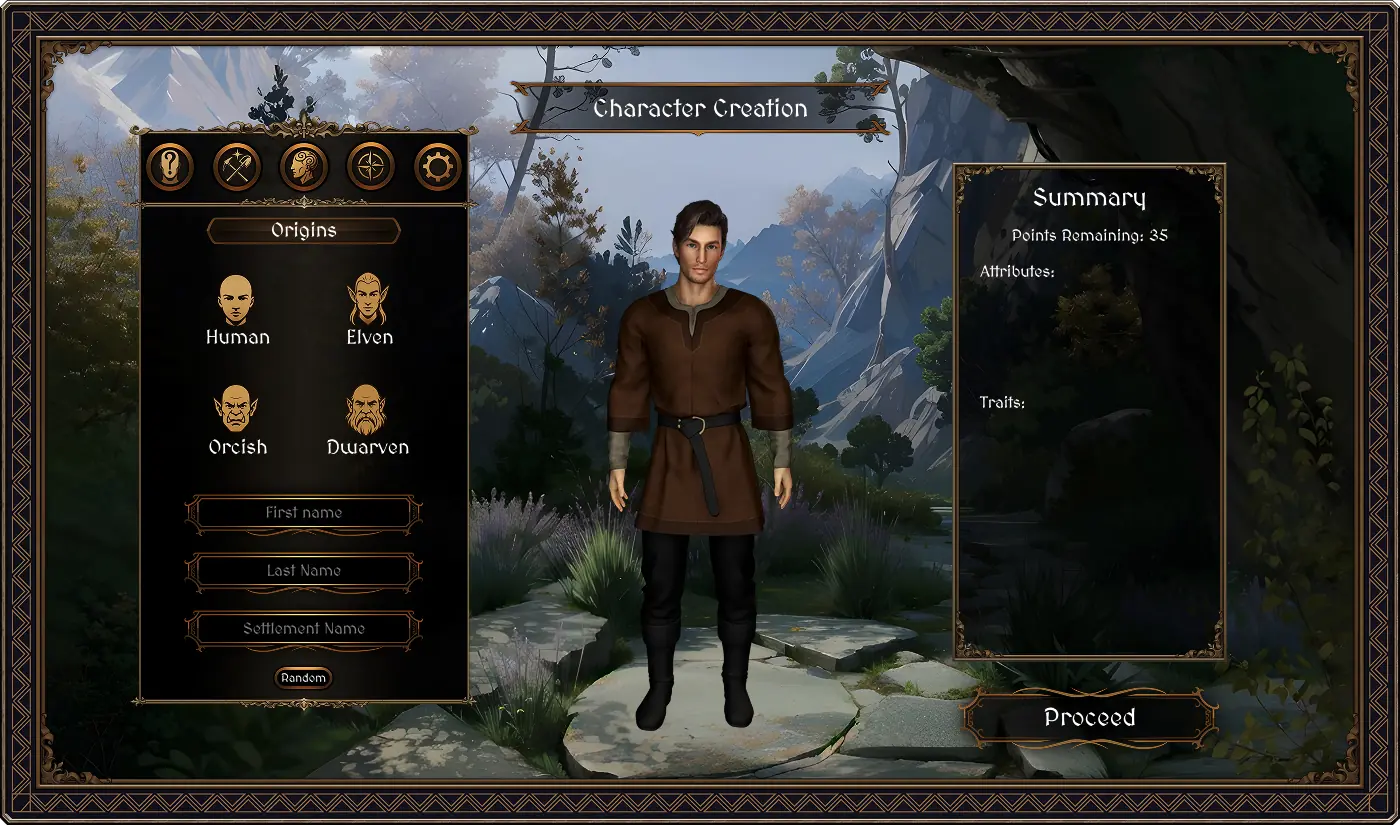Viewport: 1400px width, 825px height.
Task: Click the First name field
Action: coord(304,513)
